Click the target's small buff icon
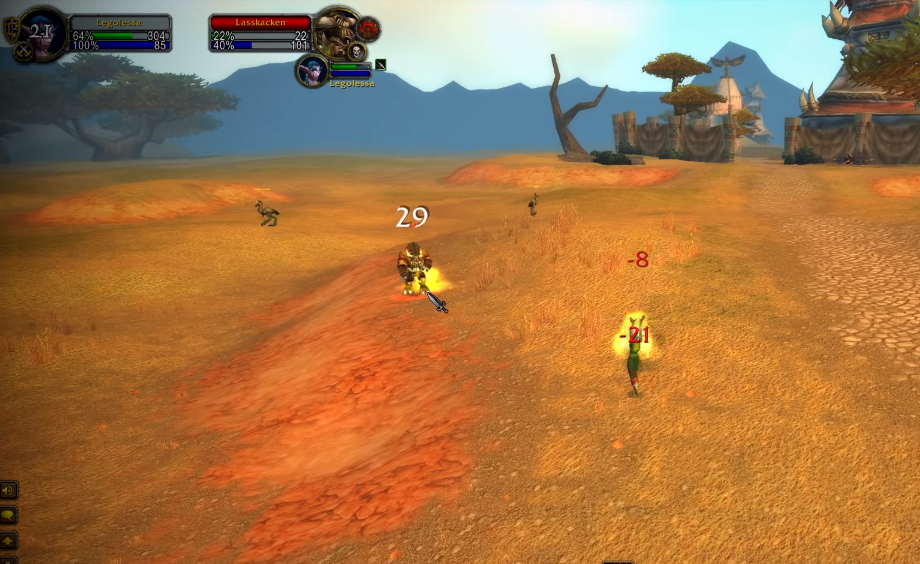The height and width of the screenshot is (564, 920). click(380, 65)
